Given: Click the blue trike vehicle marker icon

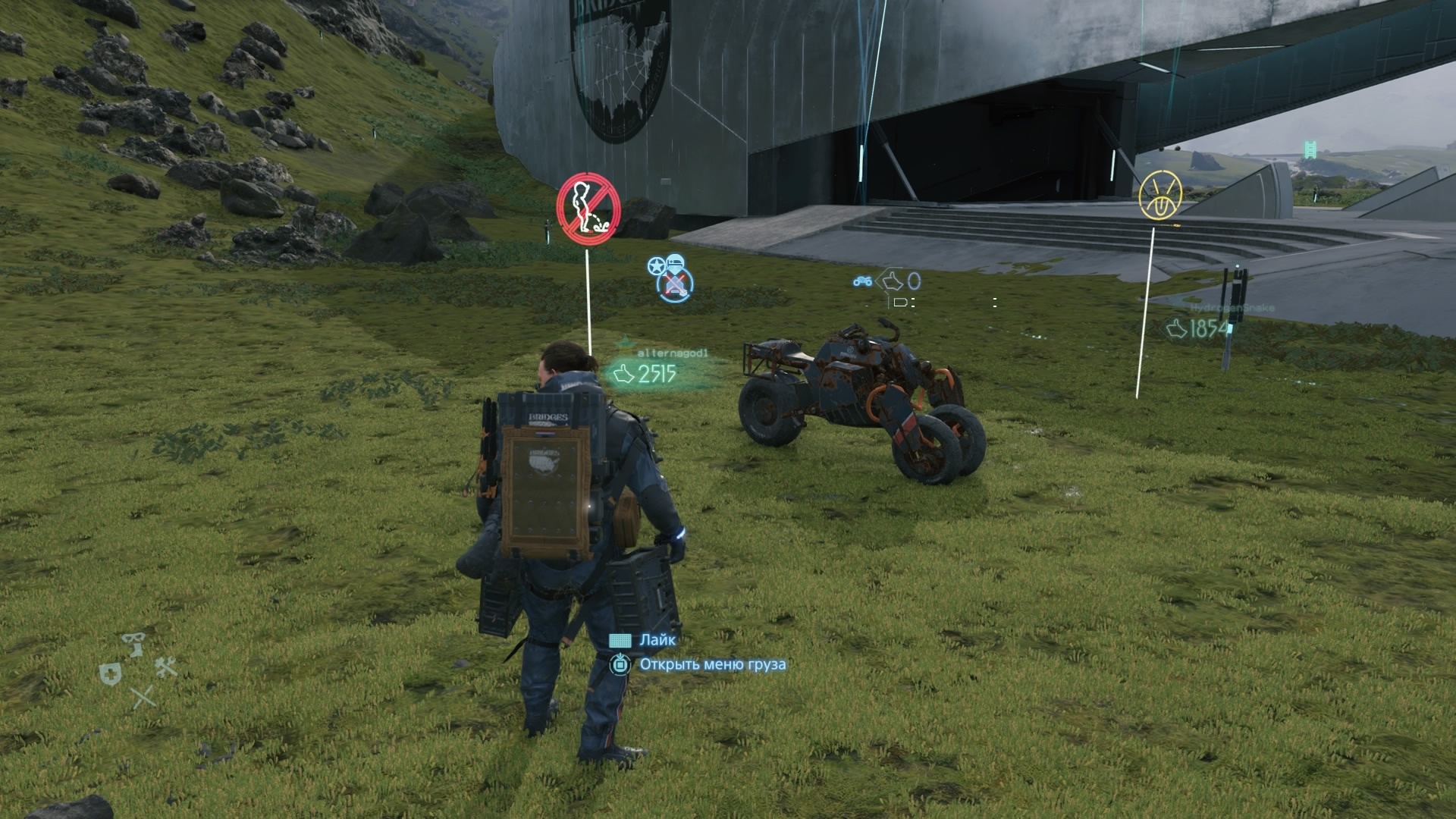Looking at the screenshot, I should [862, 282].
